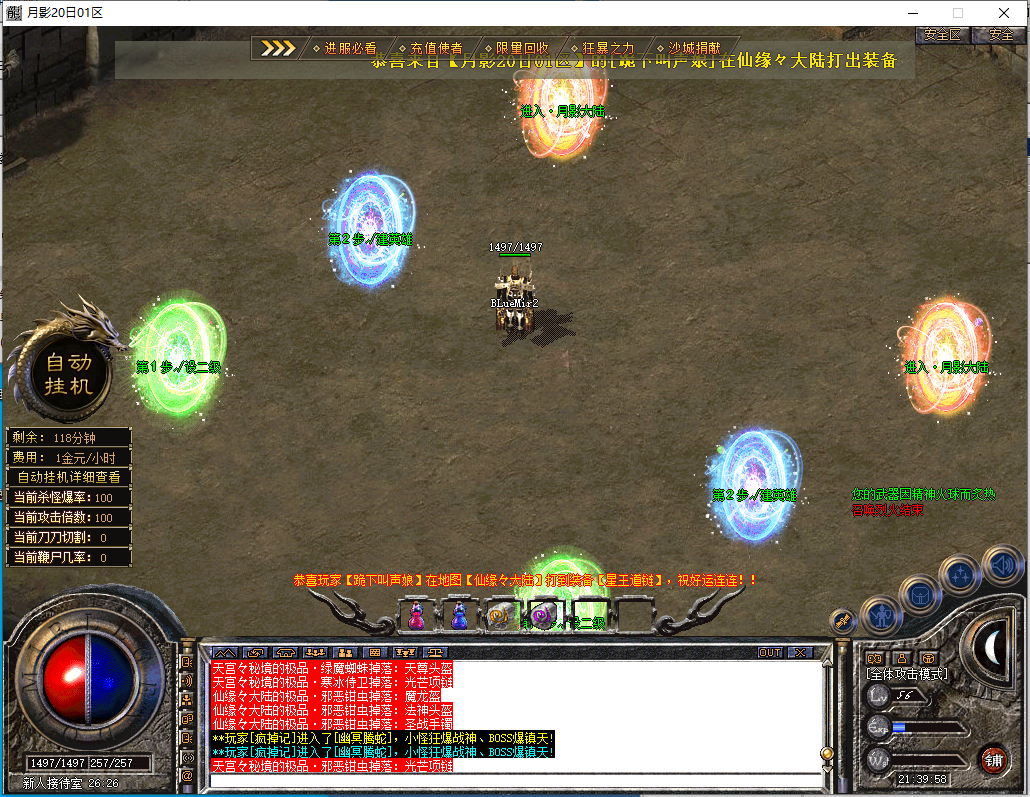
Task: Use the blue potion in the second belt slot
Action: pos(459,615)
